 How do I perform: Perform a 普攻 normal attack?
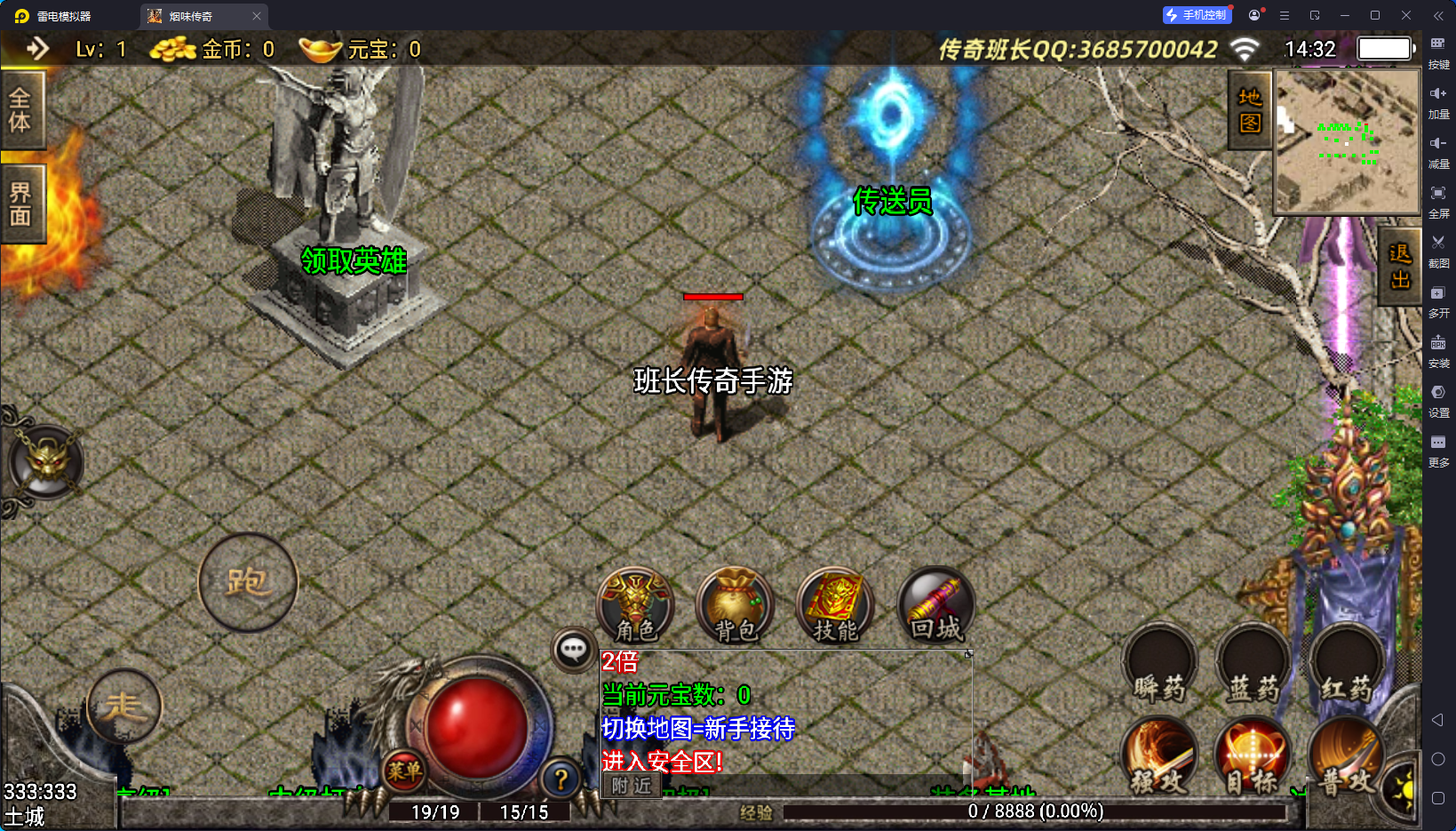click(x=1344, y=755)
